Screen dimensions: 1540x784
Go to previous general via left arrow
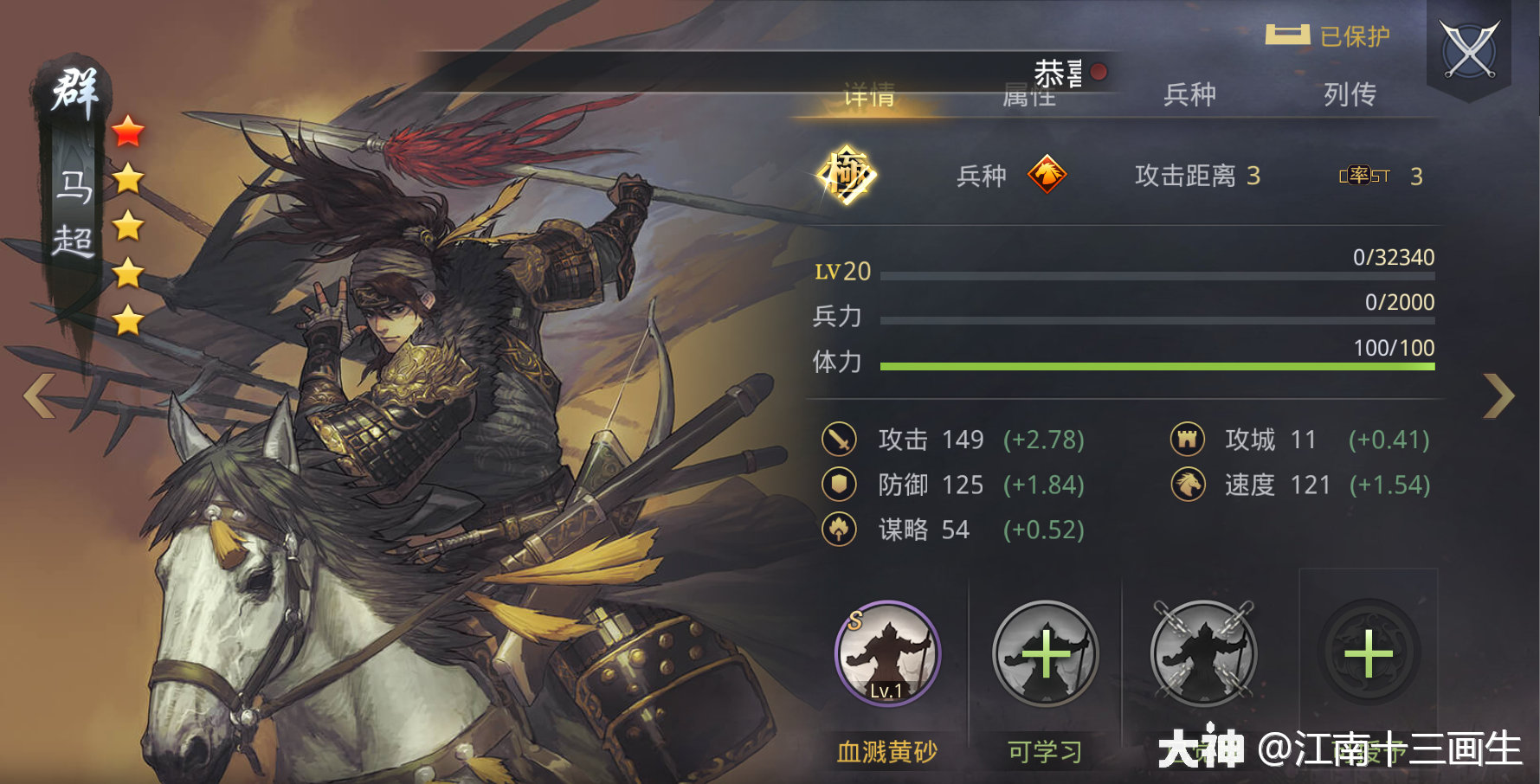click(38, 395)
